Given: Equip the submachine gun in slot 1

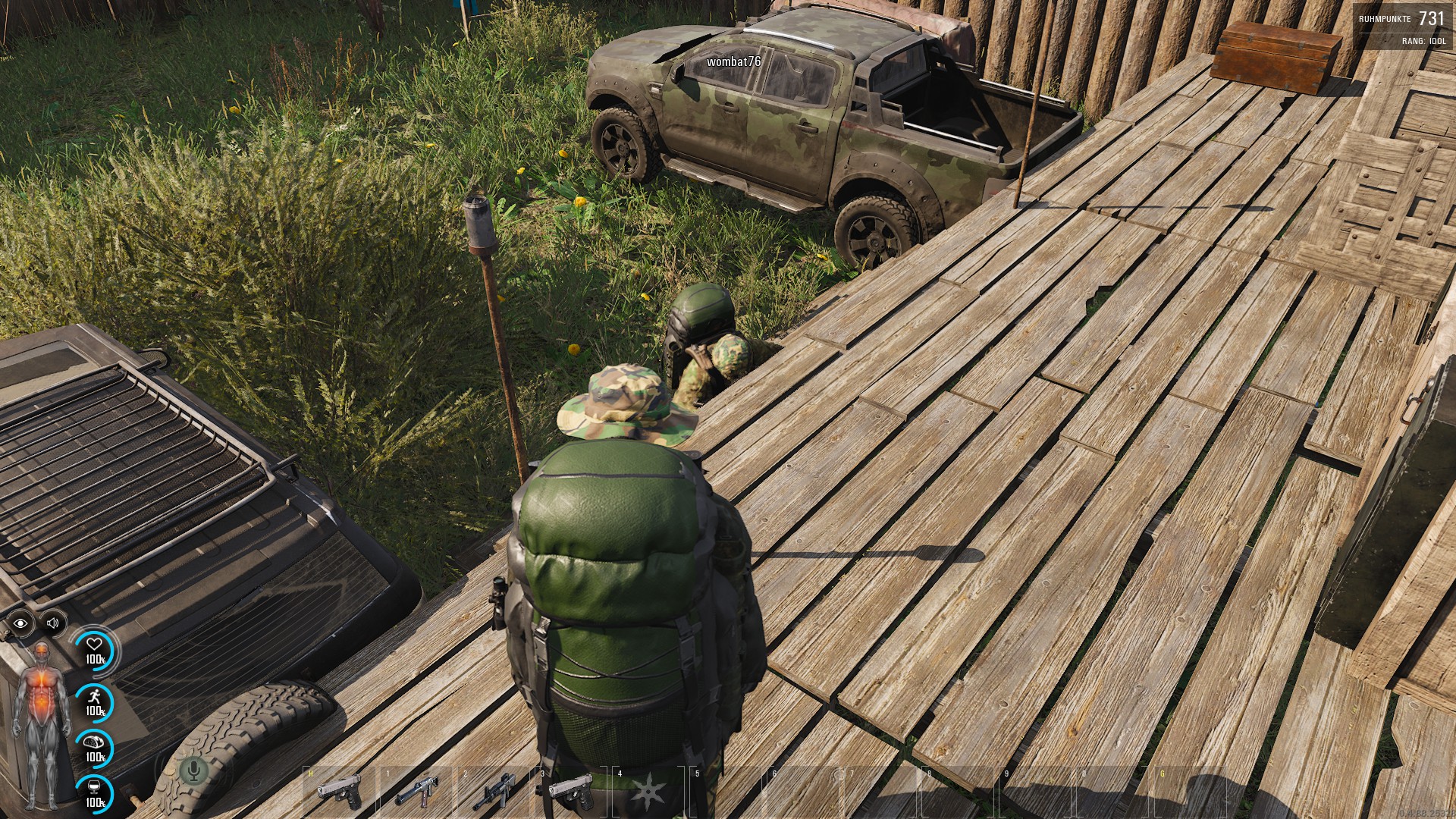Looking at the screenshot, I should click(x=416, y=792).
